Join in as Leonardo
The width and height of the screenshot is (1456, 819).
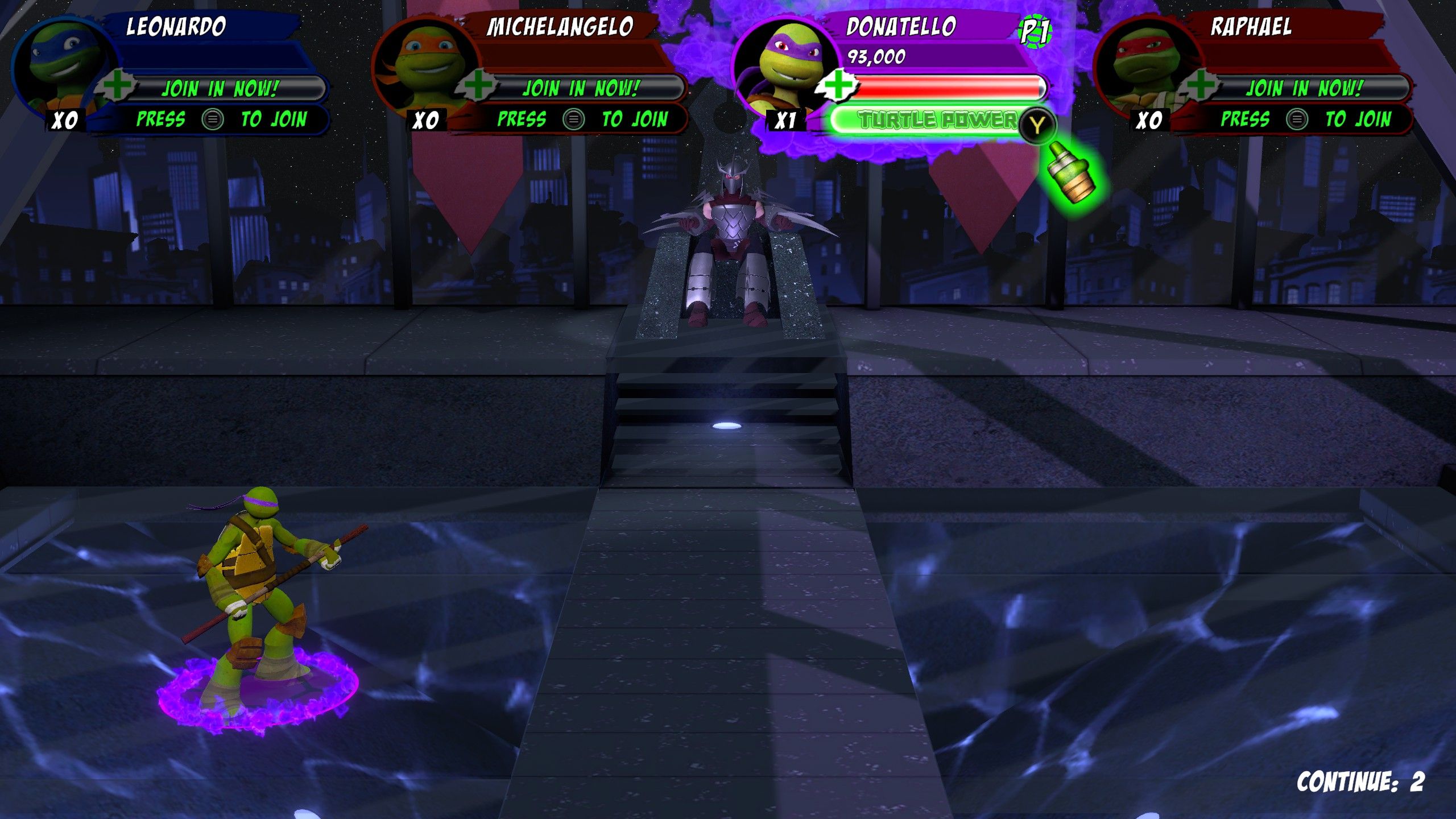[220, 89]
